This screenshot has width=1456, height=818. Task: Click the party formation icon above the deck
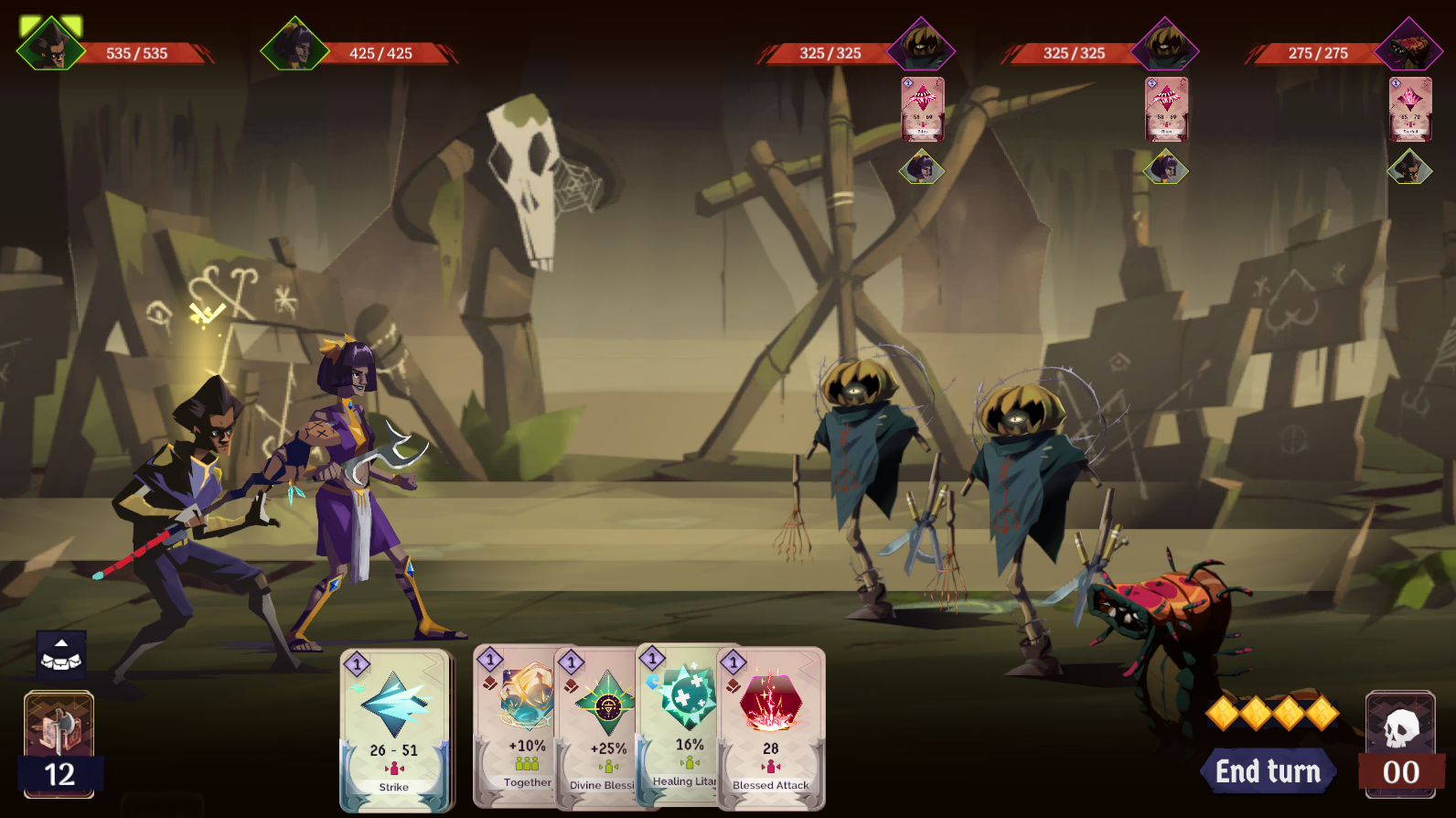61,653
